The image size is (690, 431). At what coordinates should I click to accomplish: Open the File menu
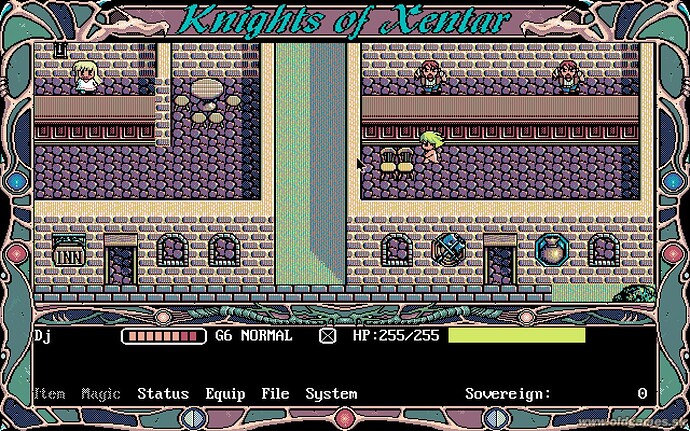pyautogui.click(x=275, y=394)
